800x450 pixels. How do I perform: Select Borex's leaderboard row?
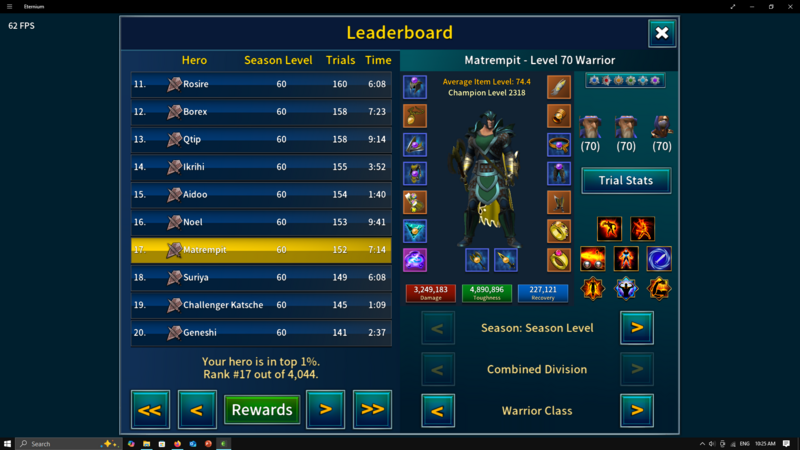tap(261, 112)
